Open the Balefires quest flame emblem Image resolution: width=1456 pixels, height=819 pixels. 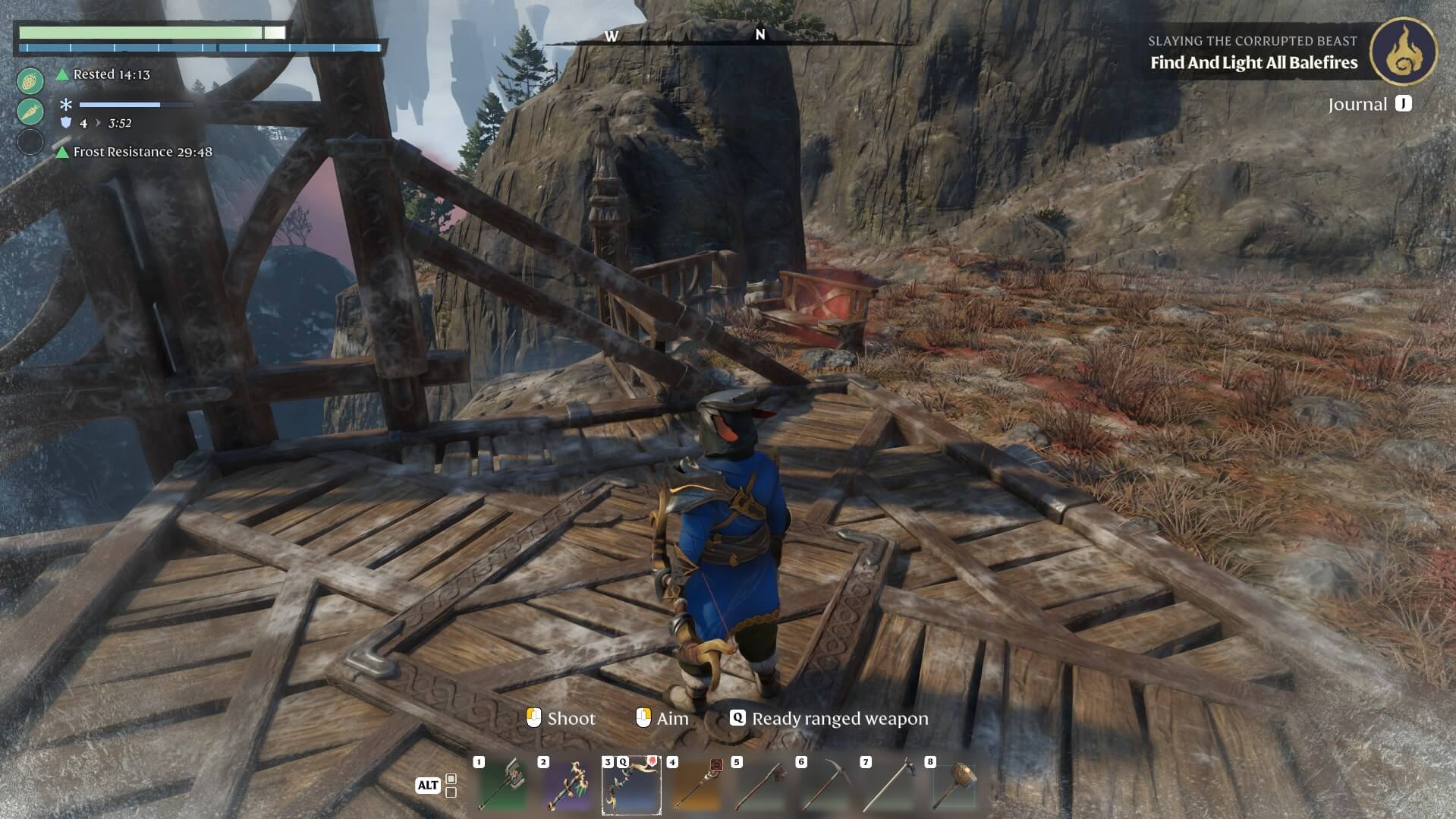tap(1403, 52)
